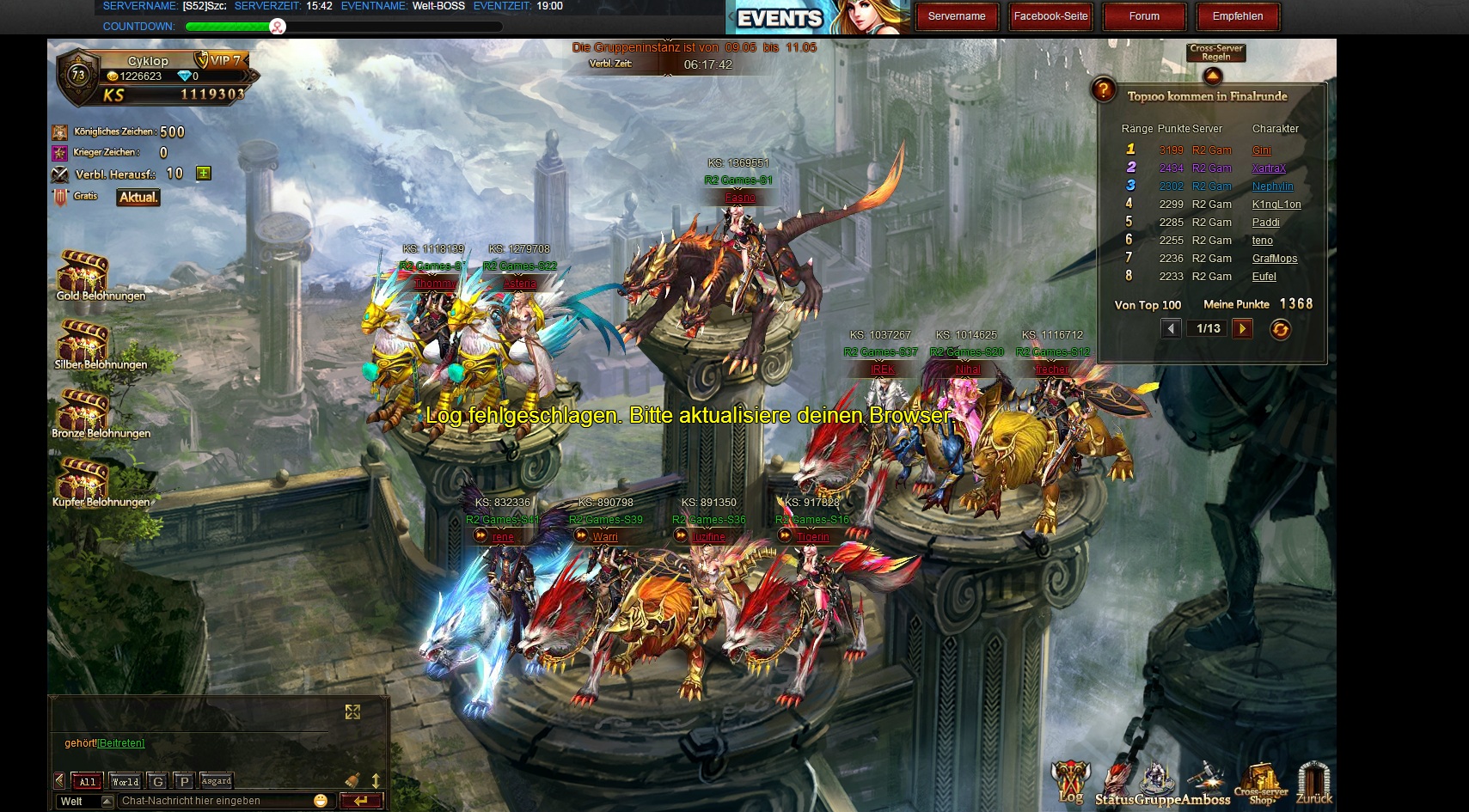Open the Gold Belohnungen reward chest

(x=84, y=272)
